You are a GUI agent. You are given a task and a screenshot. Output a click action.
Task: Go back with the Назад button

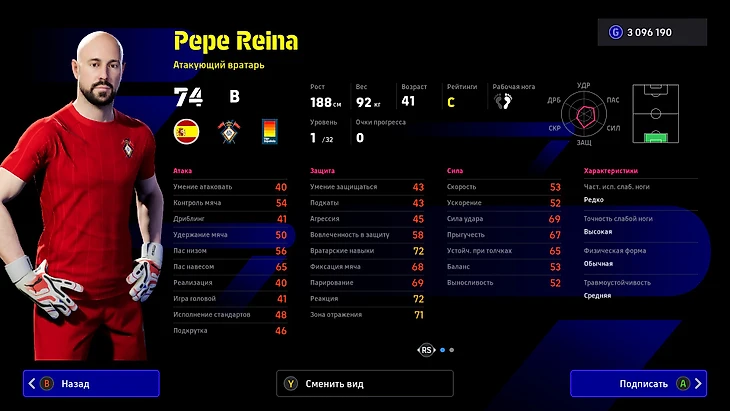click(91, 383)
